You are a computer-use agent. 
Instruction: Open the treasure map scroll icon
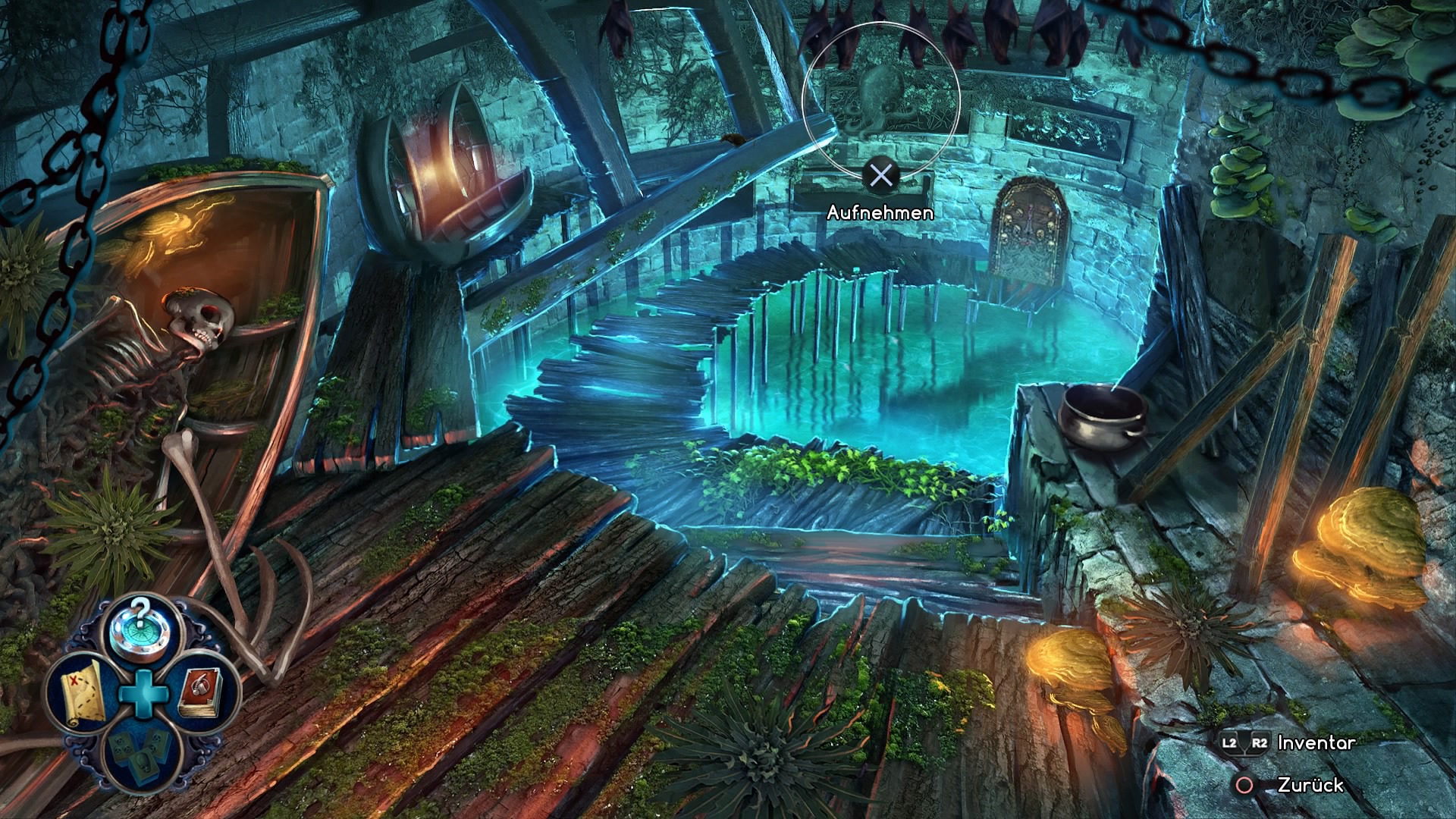point(82,692)
